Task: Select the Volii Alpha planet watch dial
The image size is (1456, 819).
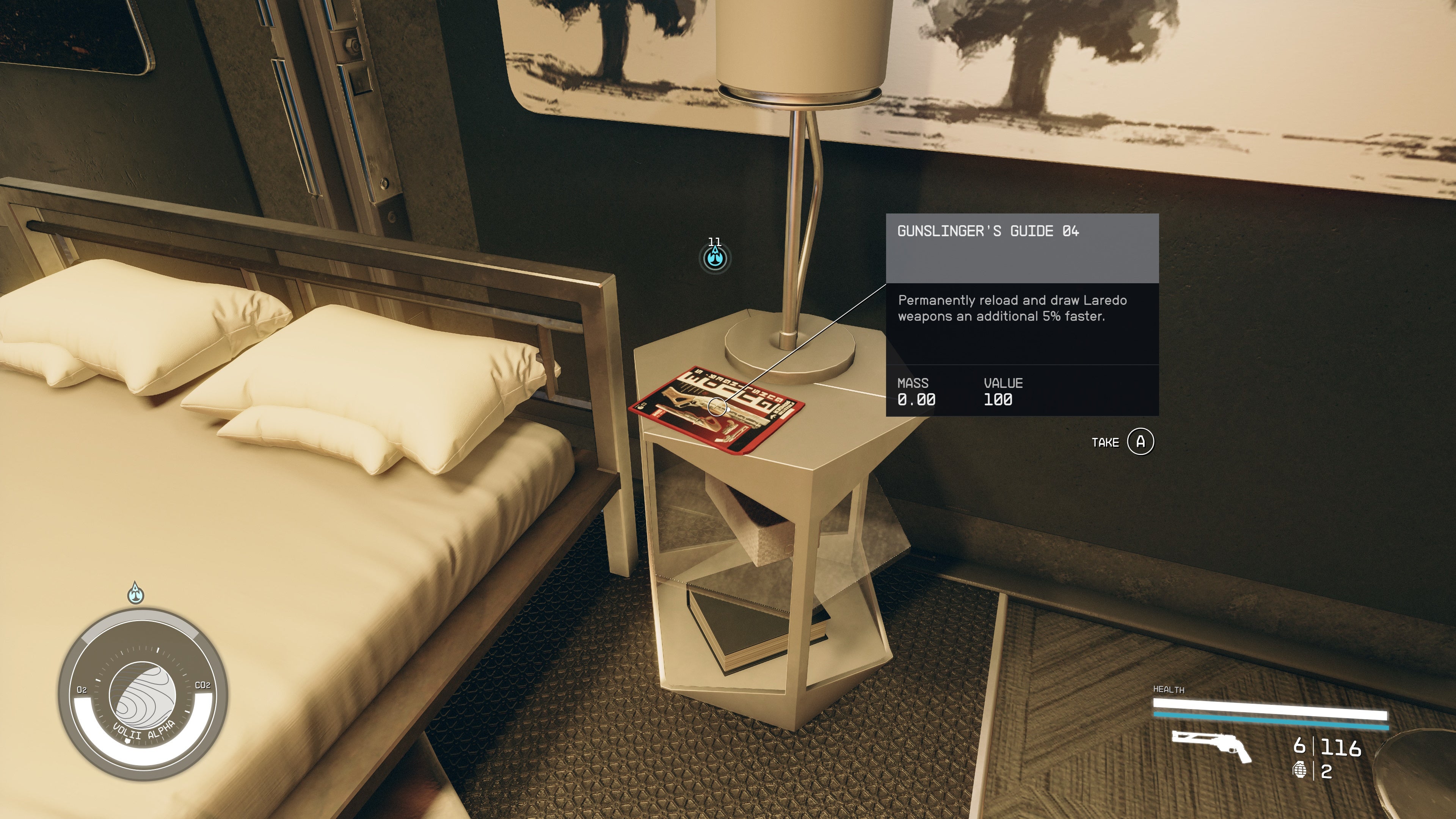Action: 143,696
